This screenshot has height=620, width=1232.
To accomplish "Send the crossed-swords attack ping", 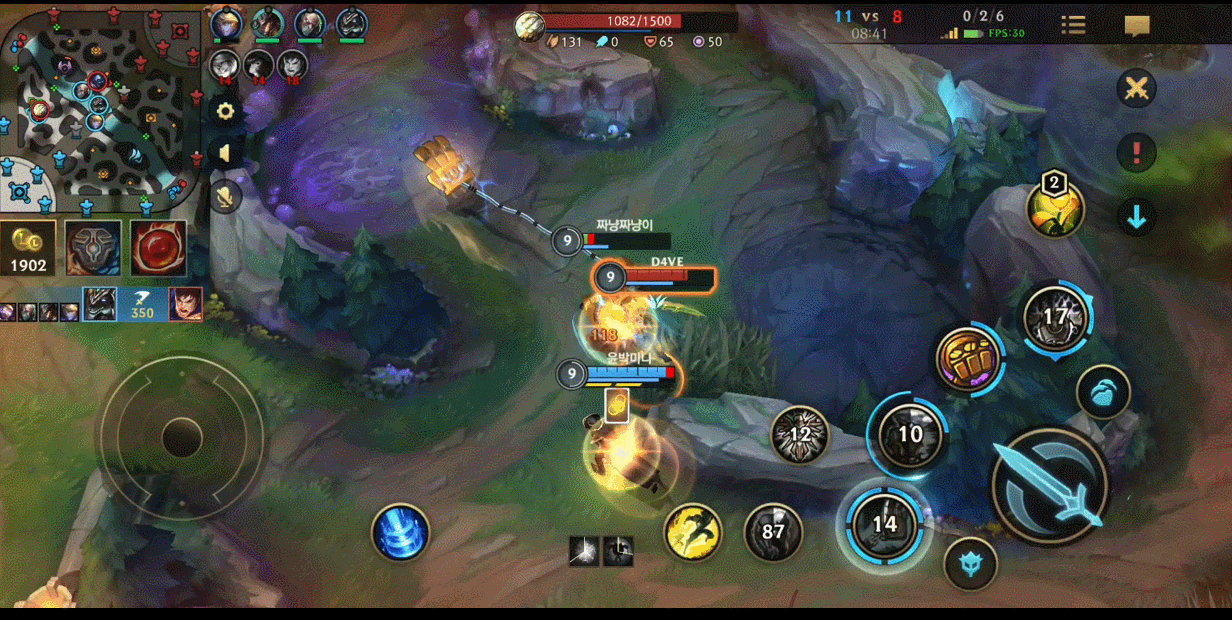I will pos(1136,88).
